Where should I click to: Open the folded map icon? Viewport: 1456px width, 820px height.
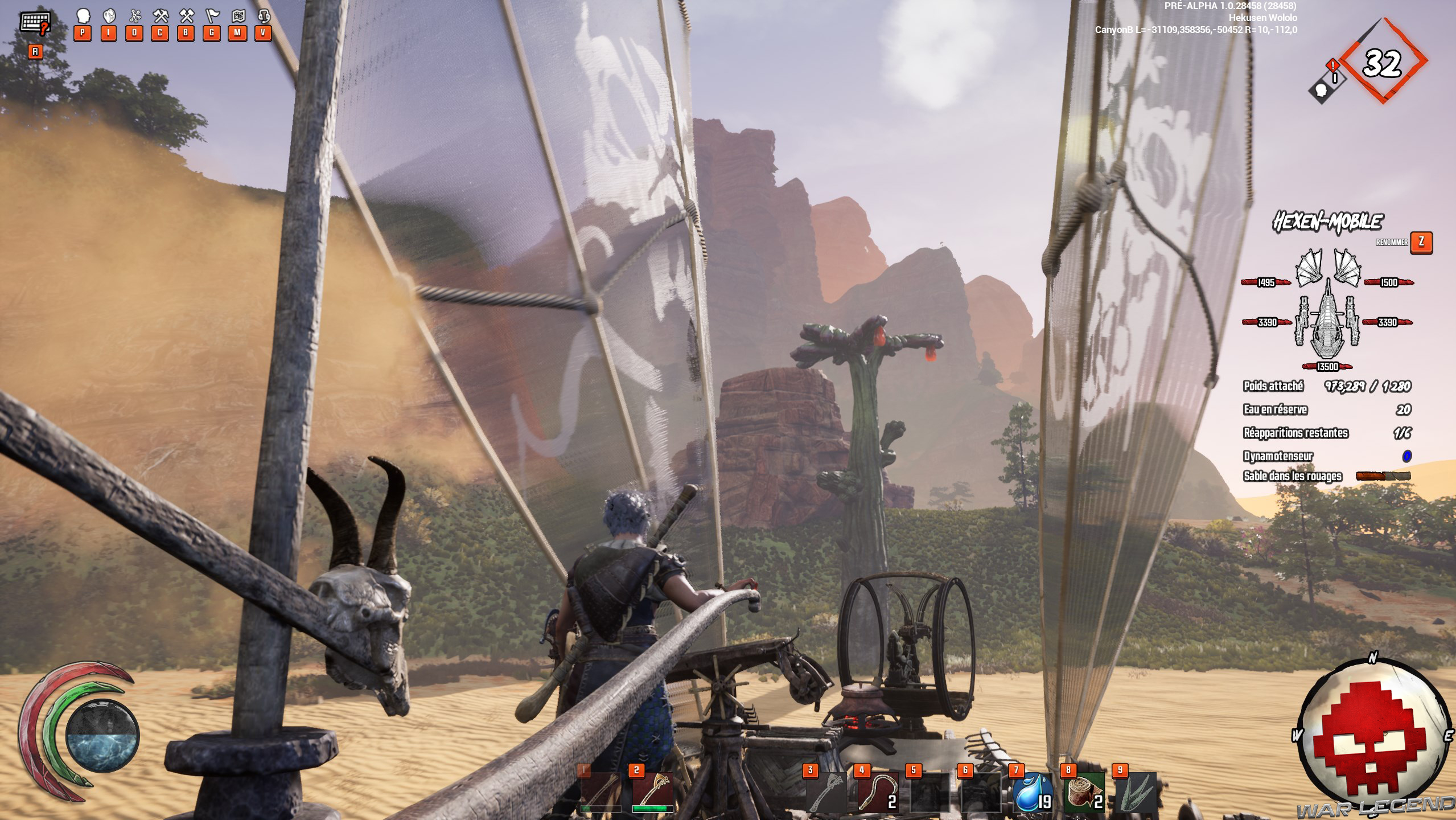237,16
